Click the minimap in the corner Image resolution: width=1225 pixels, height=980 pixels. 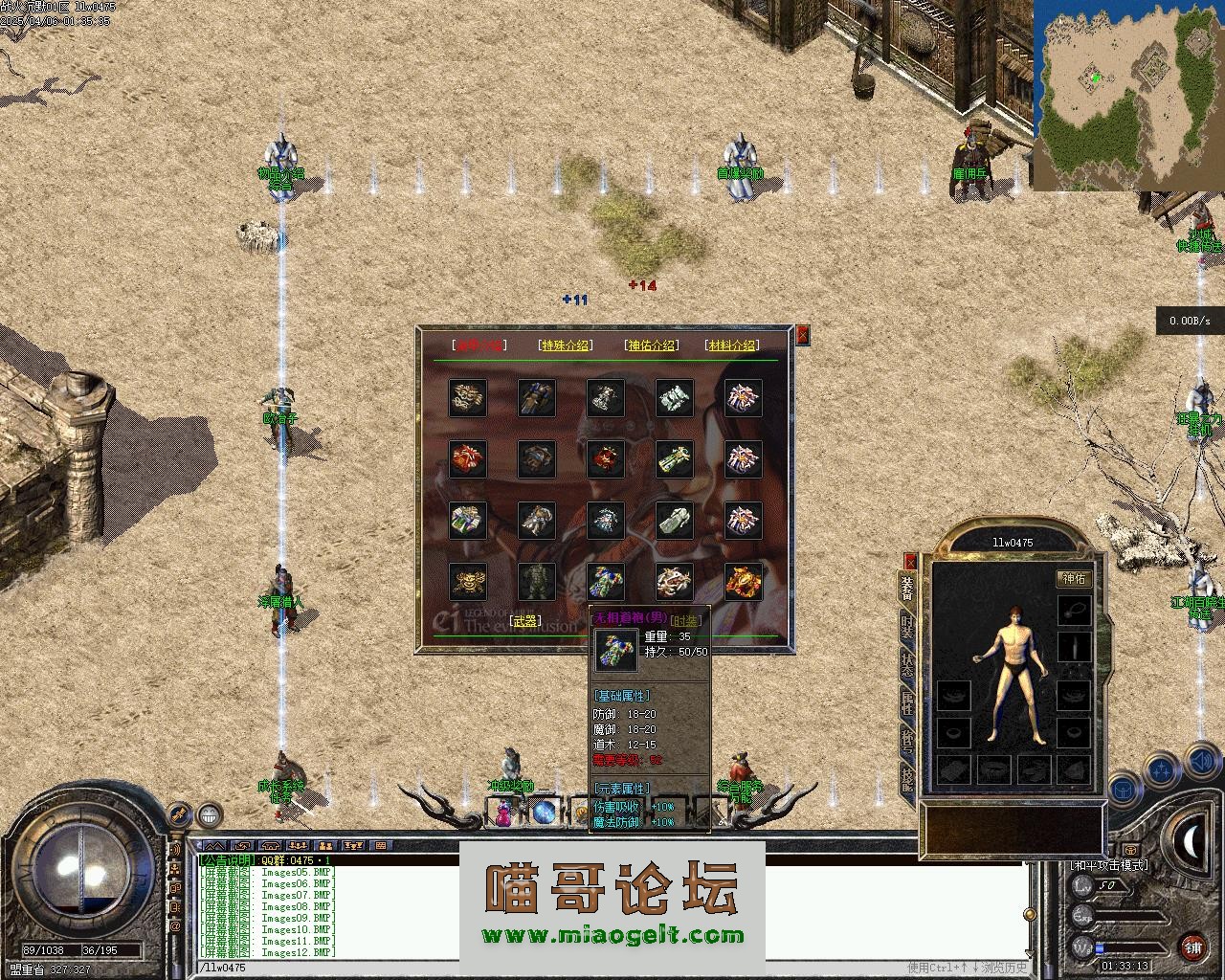pyautogui.click(x=1127, y=95)
